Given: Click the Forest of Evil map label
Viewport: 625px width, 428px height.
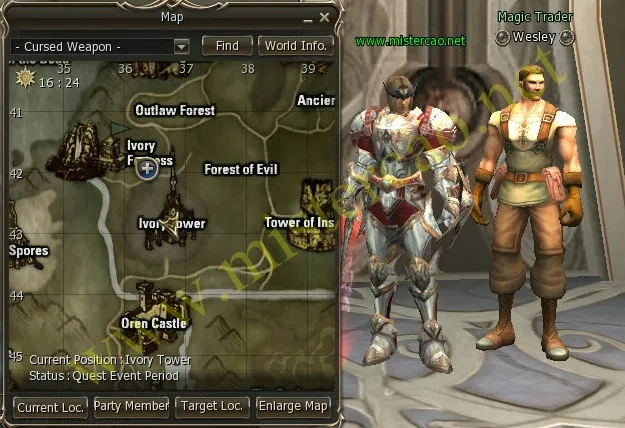Looking at the screenshot, I should pyautogui.click(x=241, y=169).
